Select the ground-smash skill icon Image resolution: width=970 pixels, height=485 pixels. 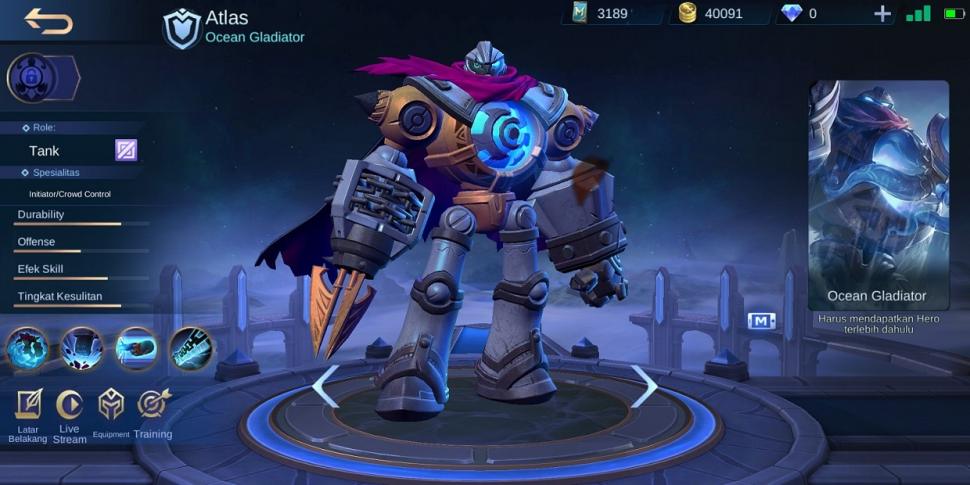(x=82, y=348)
